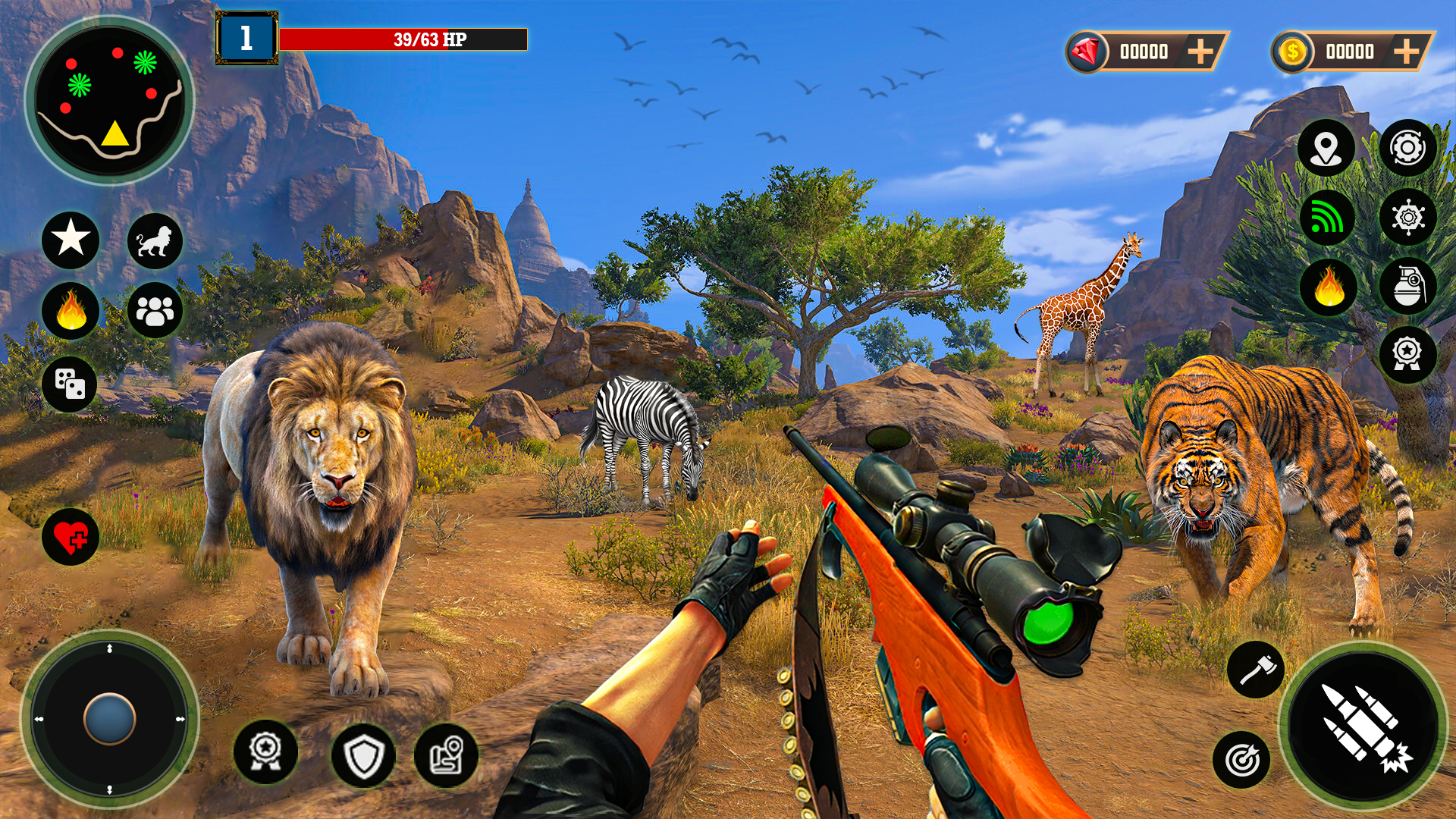Open the circular minimap radar
1456x819 pixels.
click(x=110, y=100)
